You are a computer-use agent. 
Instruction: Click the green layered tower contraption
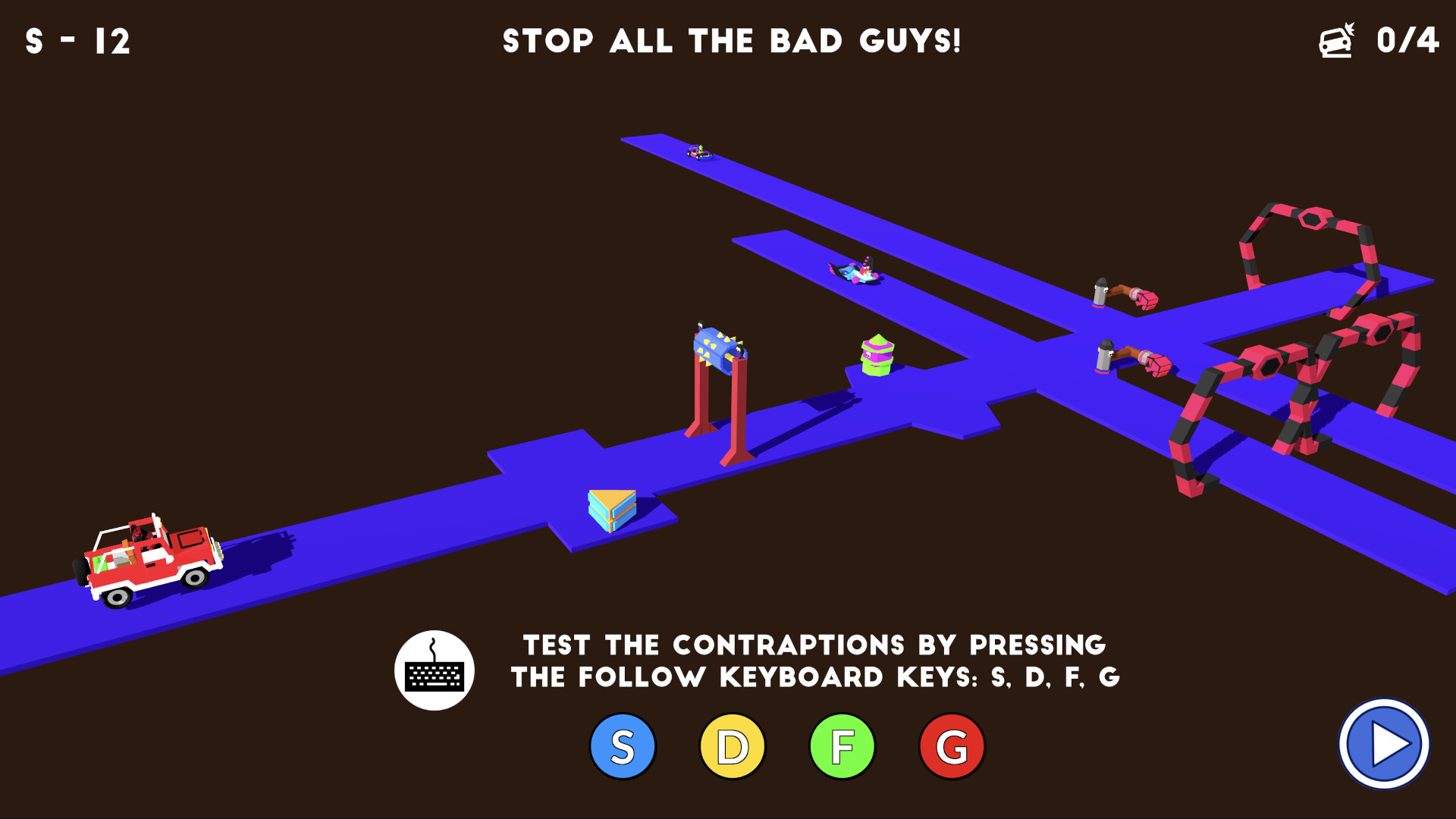(x=877, y=356)
